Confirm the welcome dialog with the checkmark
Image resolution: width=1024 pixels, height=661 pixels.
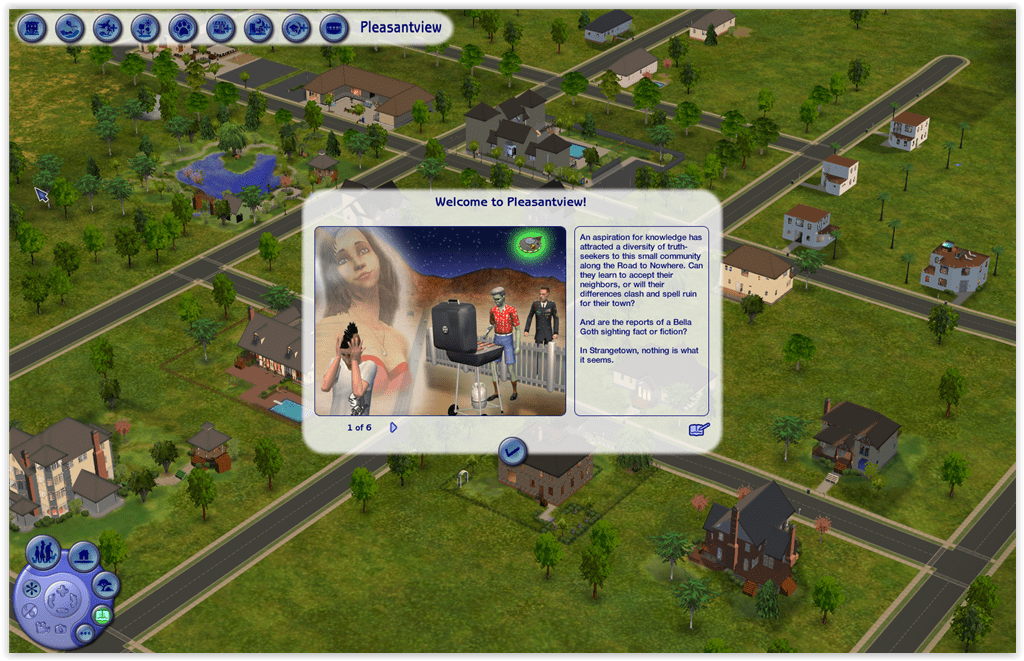coord(513,452)
